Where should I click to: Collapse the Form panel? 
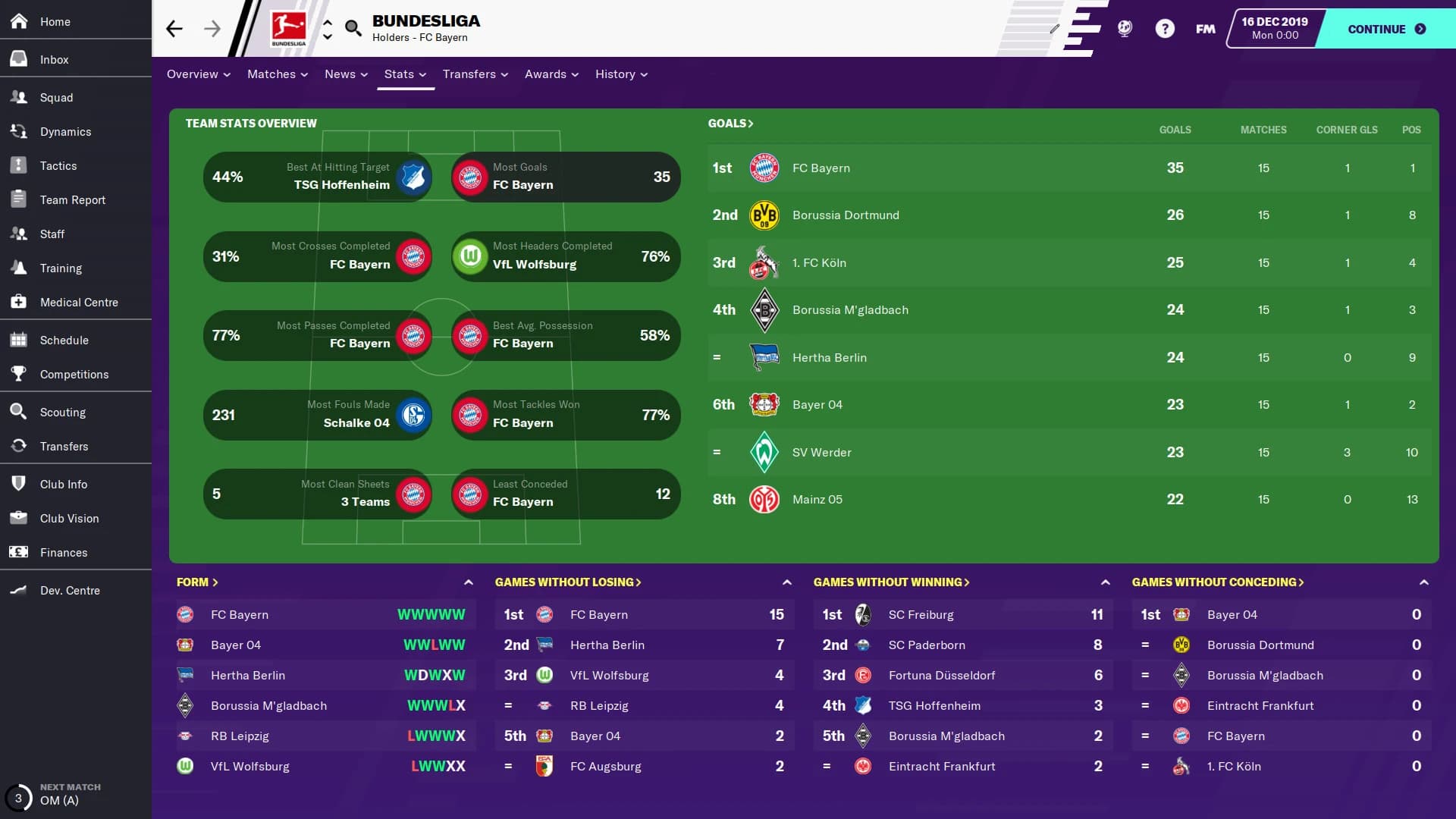coord(469,582)
